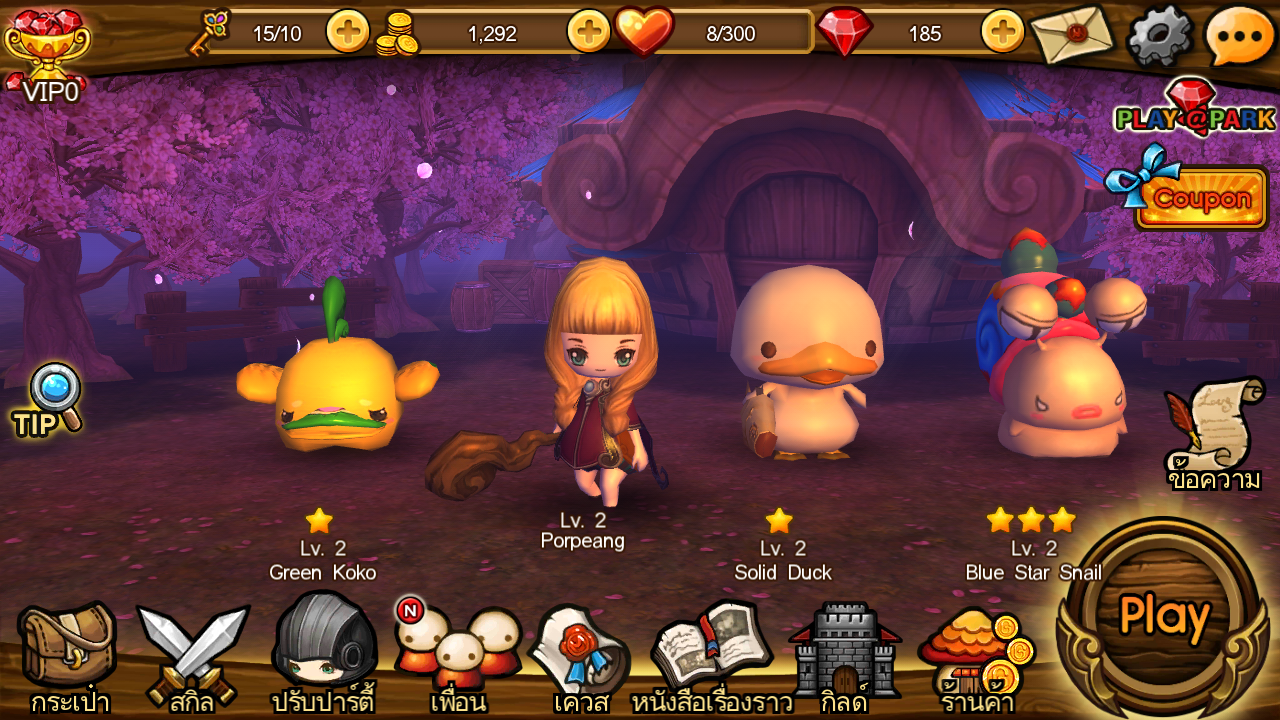1280x720 pixels.
Task: Start the game with the Play button
Action: pyautogui.click(x=1163, y=616)
